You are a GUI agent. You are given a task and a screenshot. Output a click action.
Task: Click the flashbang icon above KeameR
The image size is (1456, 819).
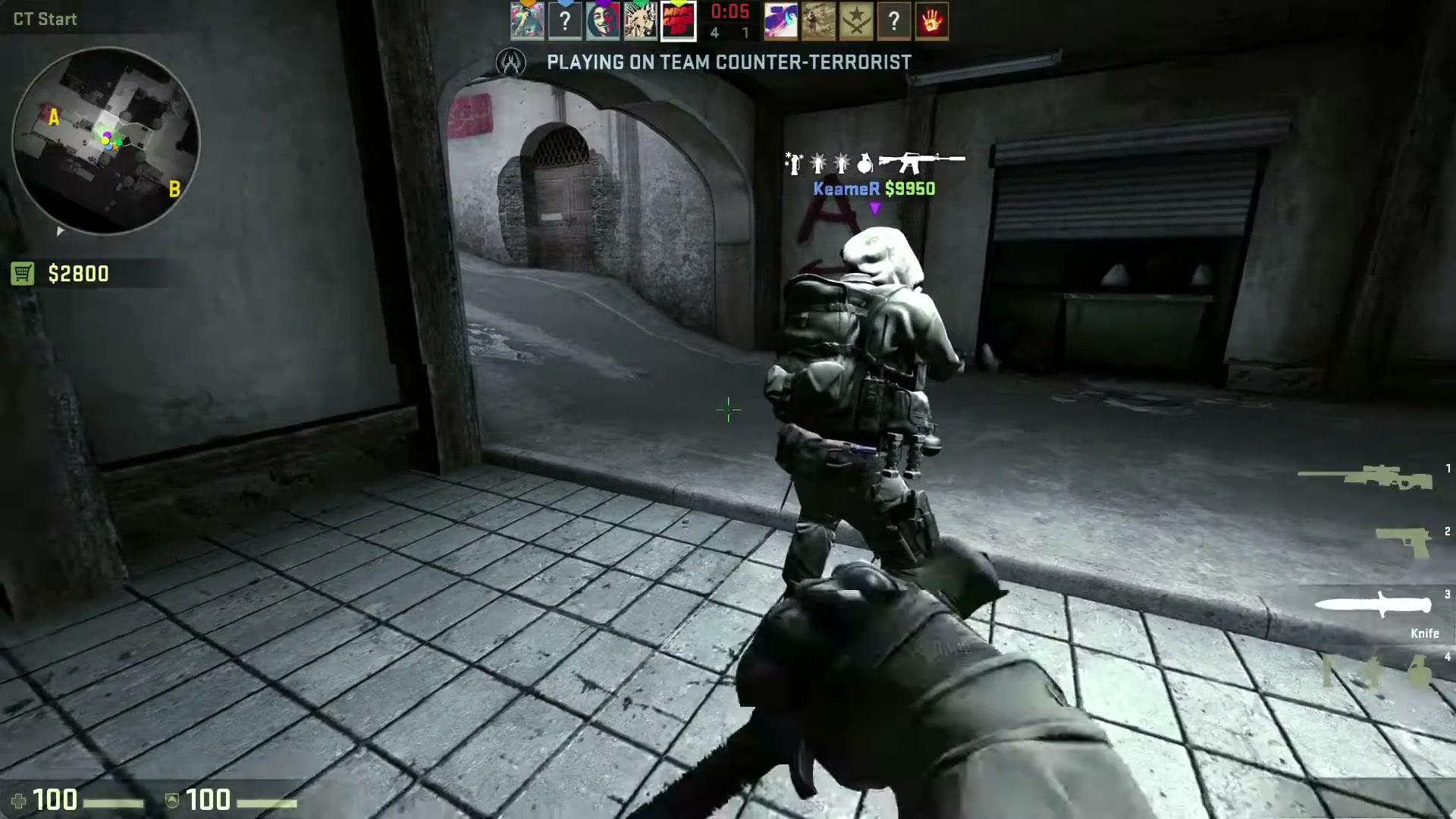[819, 161]
